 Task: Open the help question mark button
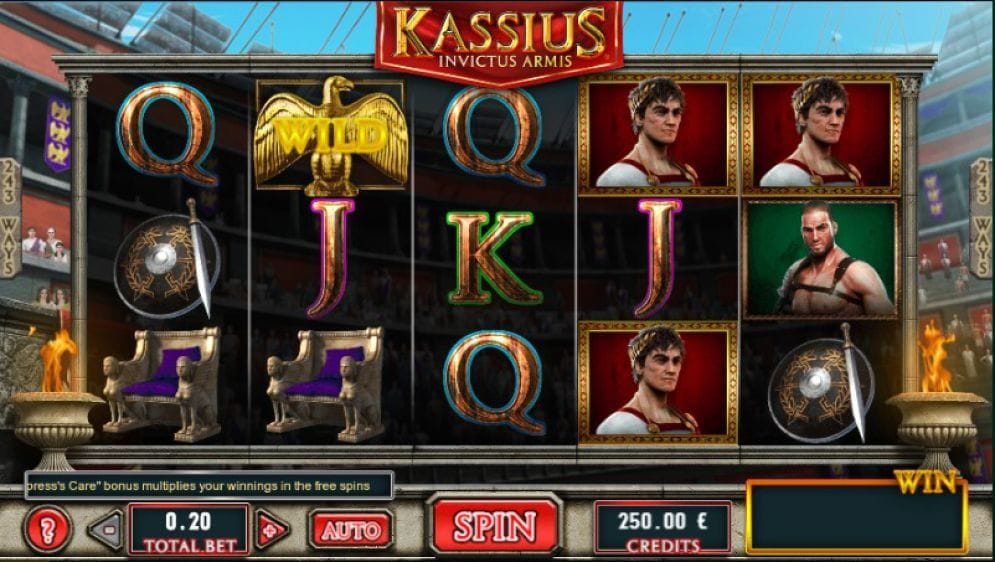tap(47, 529)
